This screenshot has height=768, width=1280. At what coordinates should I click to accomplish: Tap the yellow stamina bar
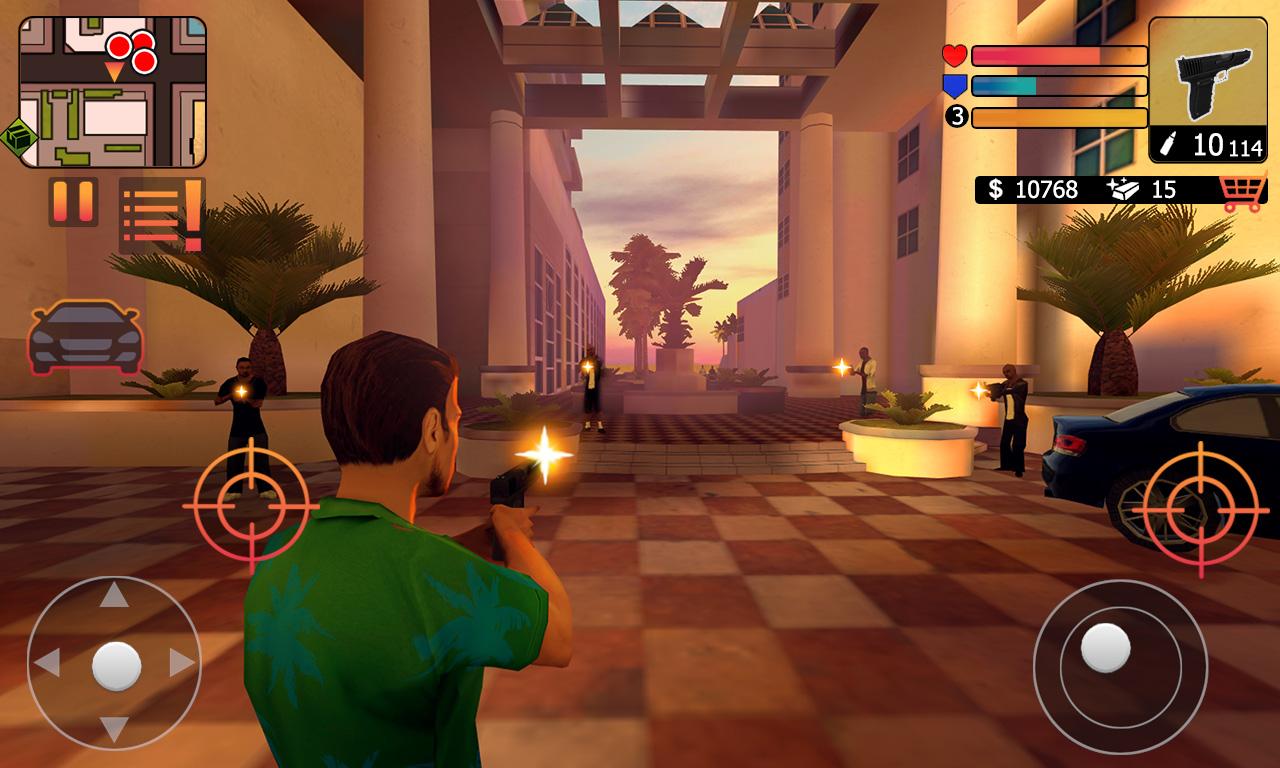click(1060, 119)
